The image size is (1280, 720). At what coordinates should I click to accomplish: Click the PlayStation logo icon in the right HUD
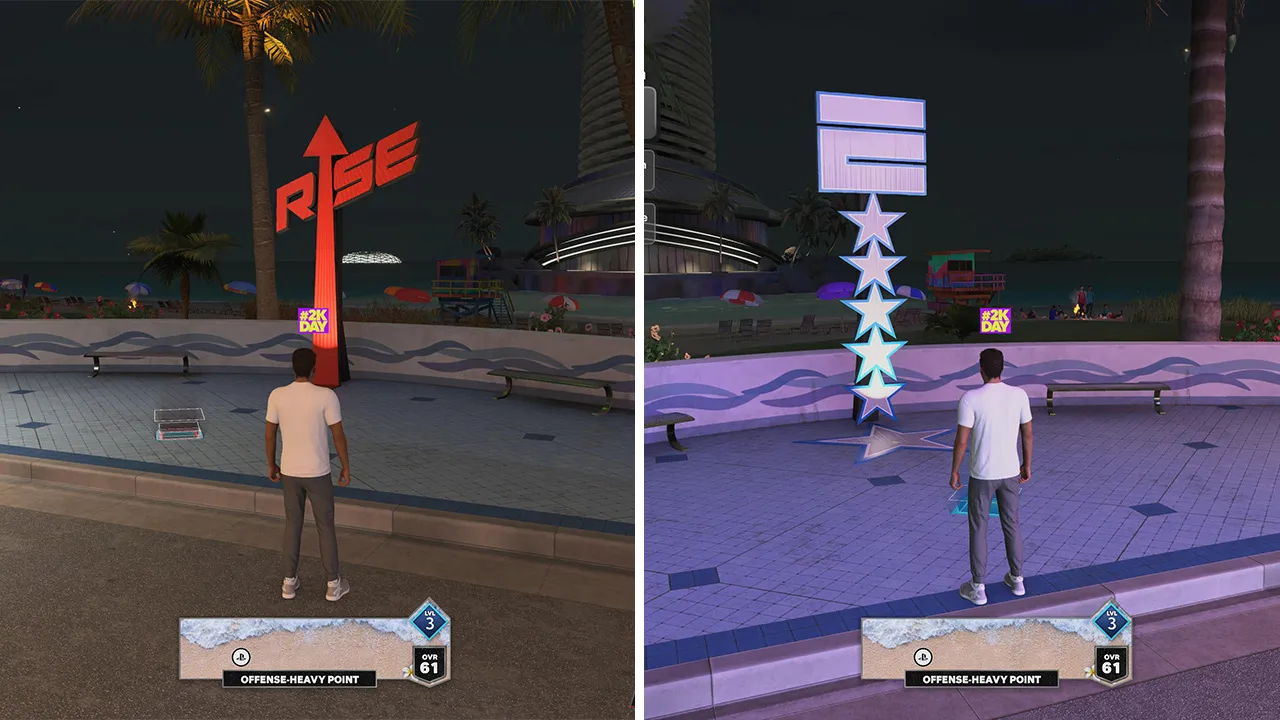[x=923, y=657]
